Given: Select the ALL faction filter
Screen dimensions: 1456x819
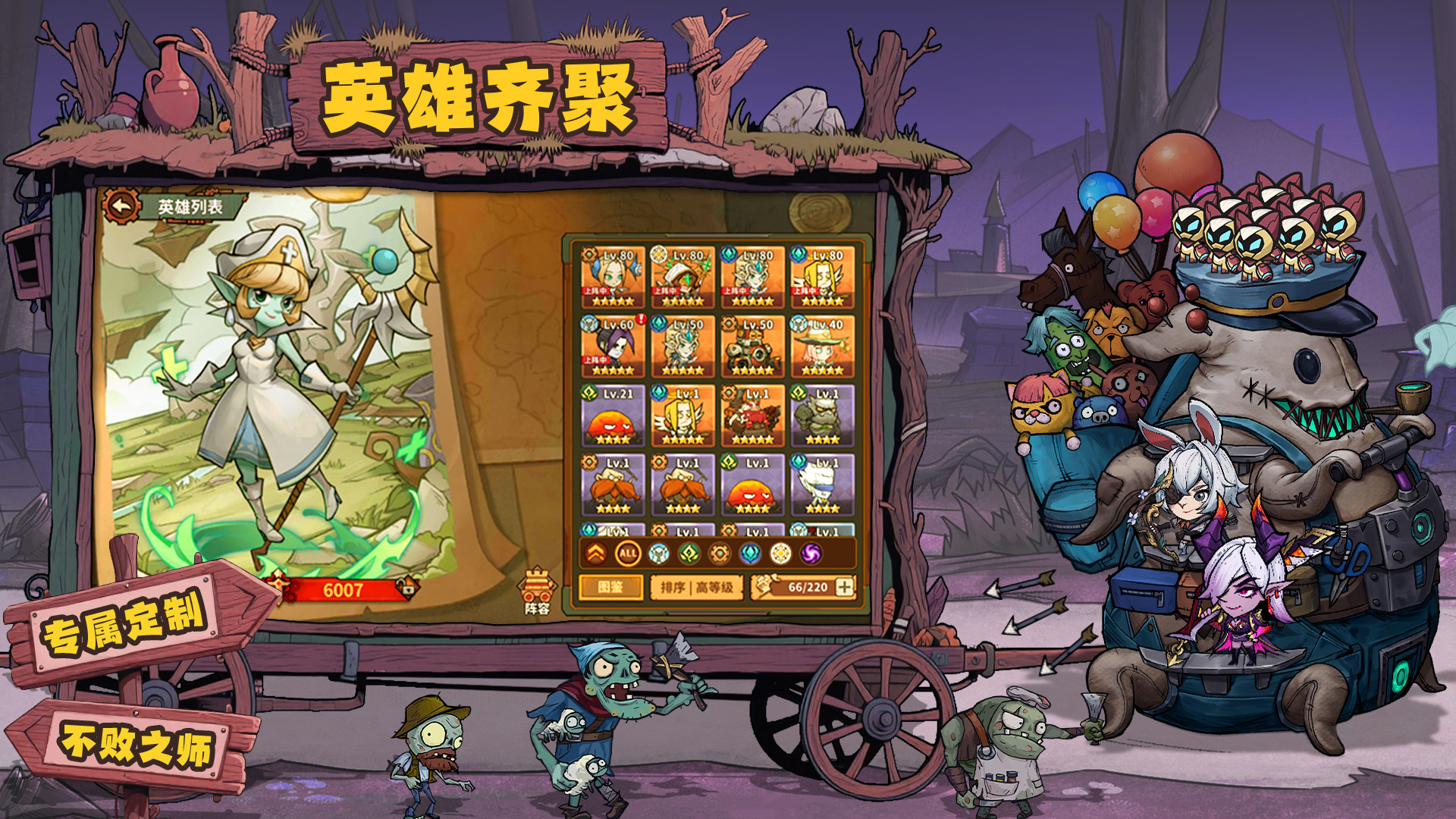Looking at the screenshot, I should pyautogui.click(x=627, y=554).
